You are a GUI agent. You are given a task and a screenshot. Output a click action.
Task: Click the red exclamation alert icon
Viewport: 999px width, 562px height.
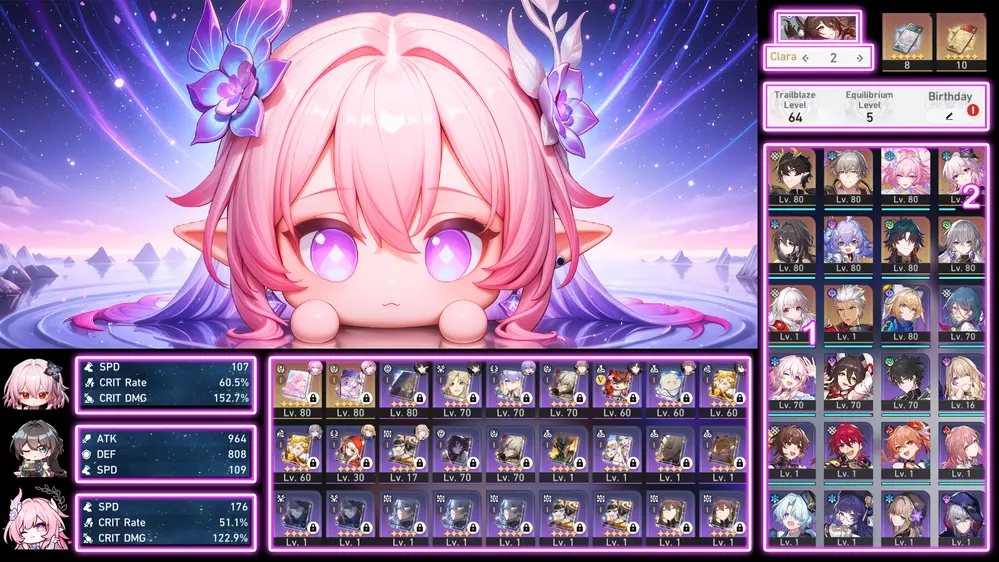click(973, 112)
